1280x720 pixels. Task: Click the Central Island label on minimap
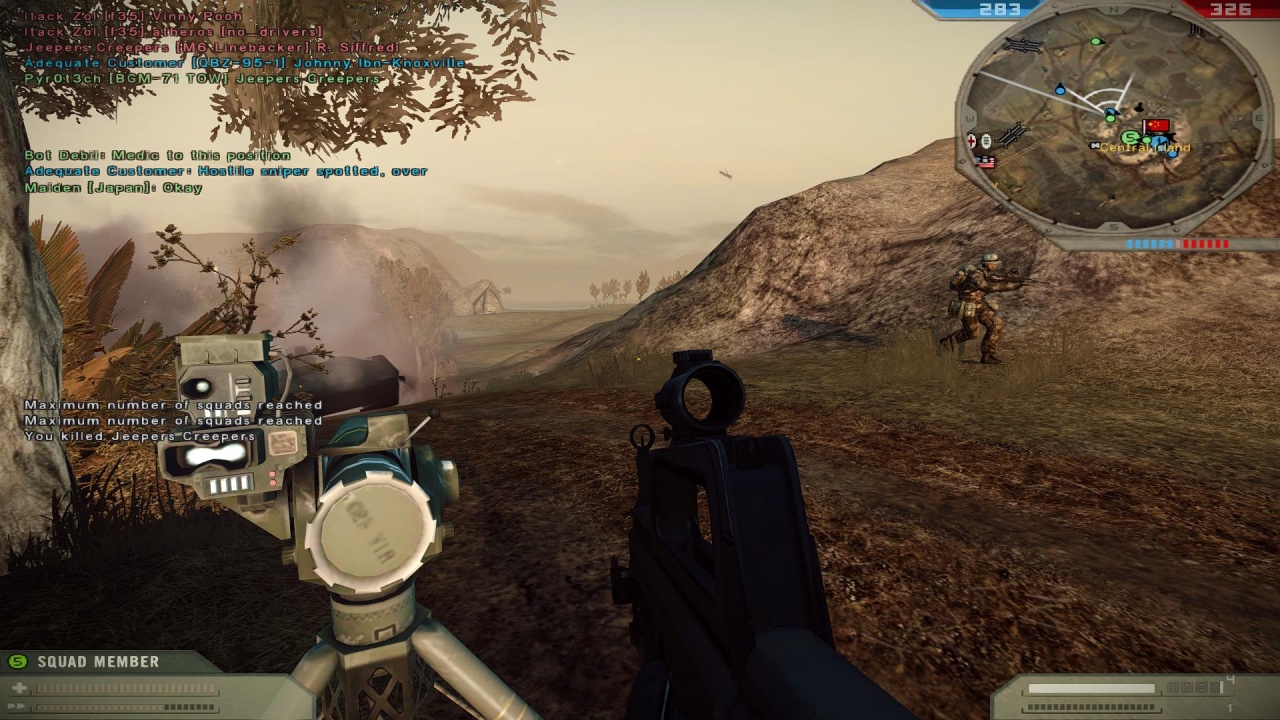[x=1146, y=148]
